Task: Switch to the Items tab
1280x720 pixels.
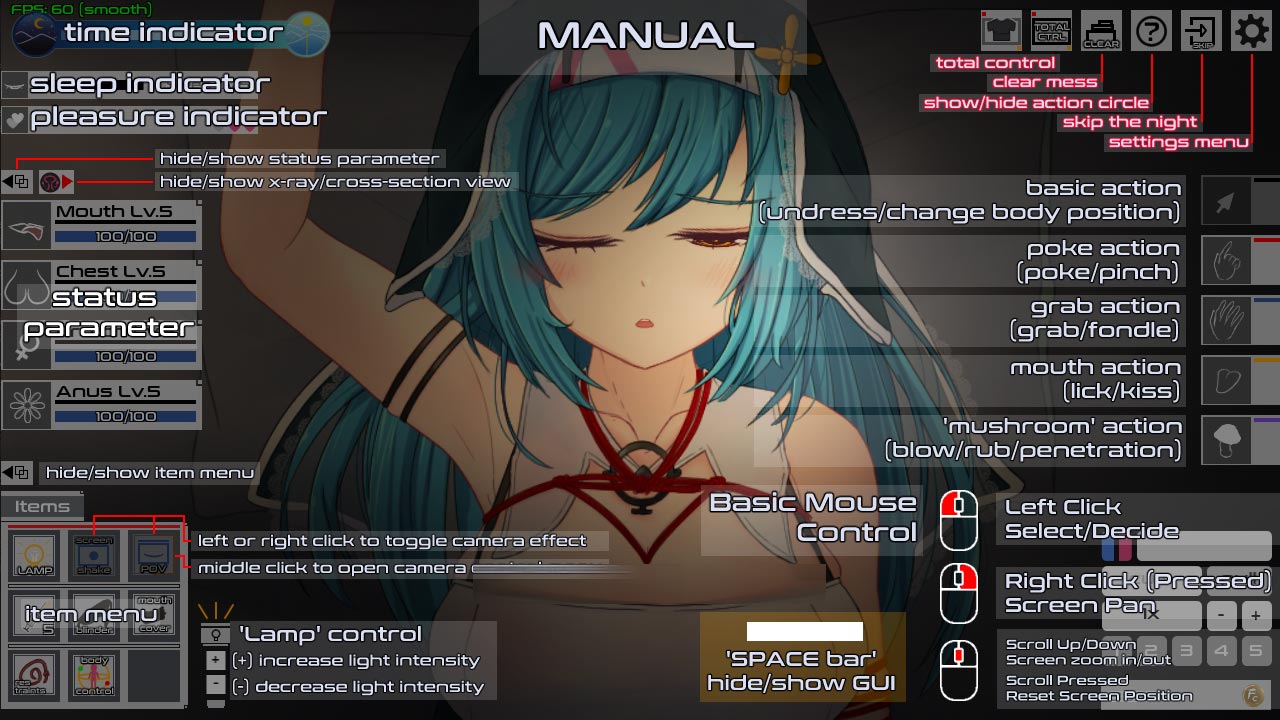Action: point(42,506)
